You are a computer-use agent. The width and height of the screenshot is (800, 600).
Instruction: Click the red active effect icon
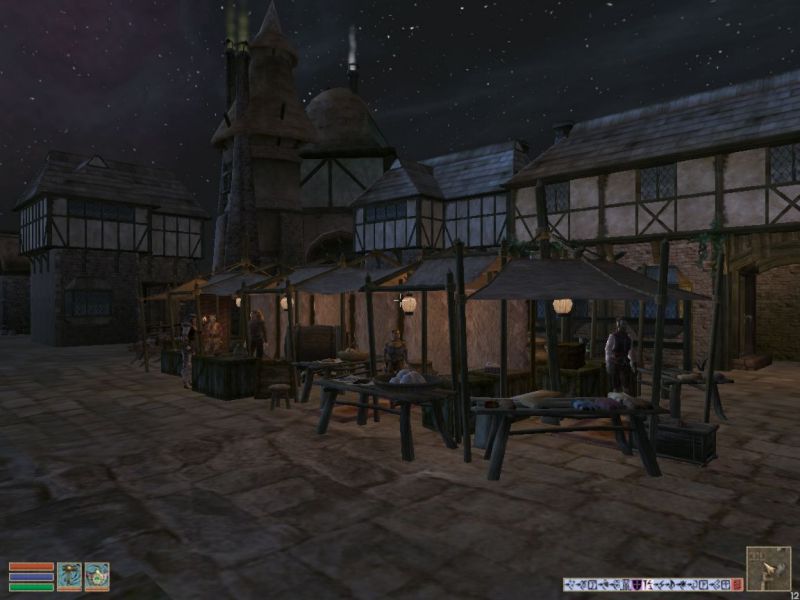pyautogui.click(x=737, y=584)
